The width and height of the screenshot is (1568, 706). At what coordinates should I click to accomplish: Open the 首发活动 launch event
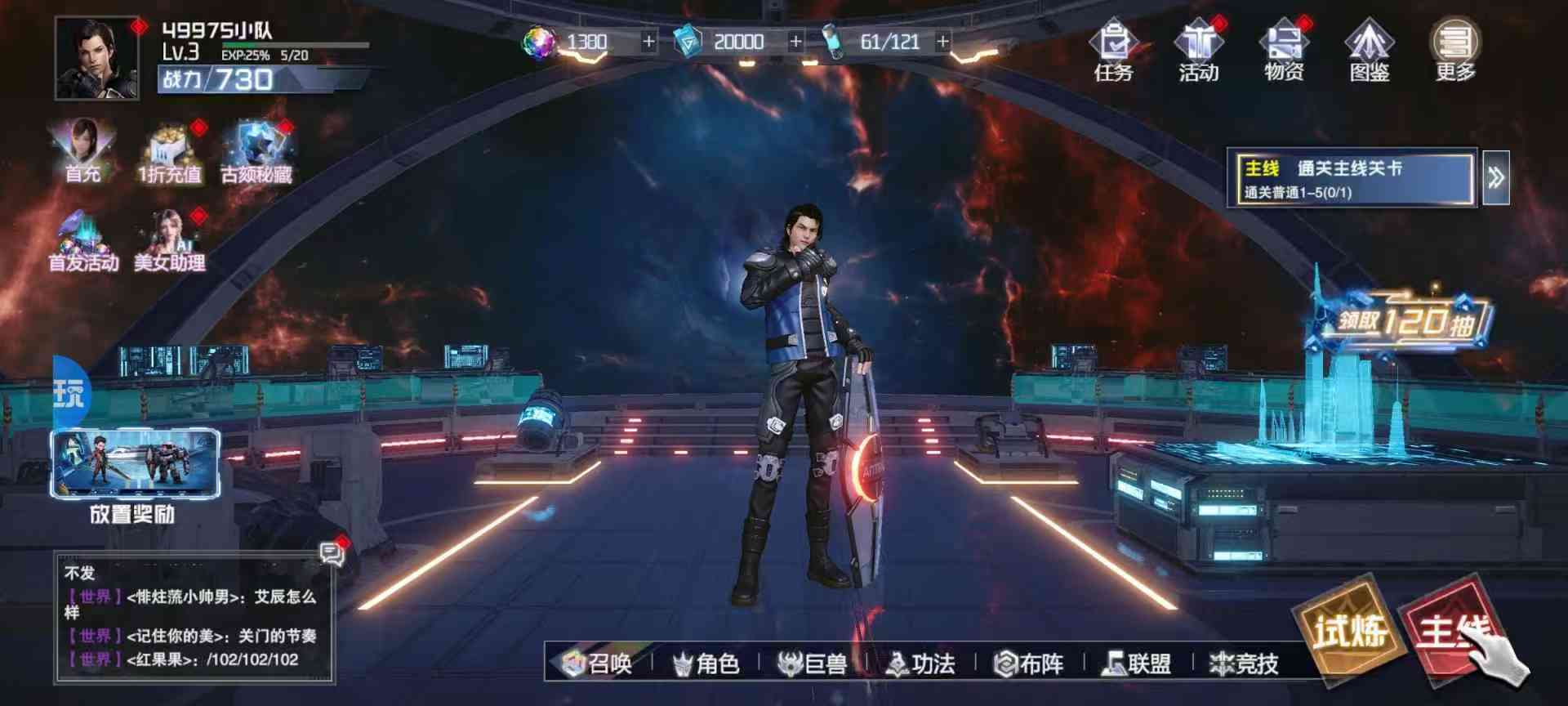point(82,241)
